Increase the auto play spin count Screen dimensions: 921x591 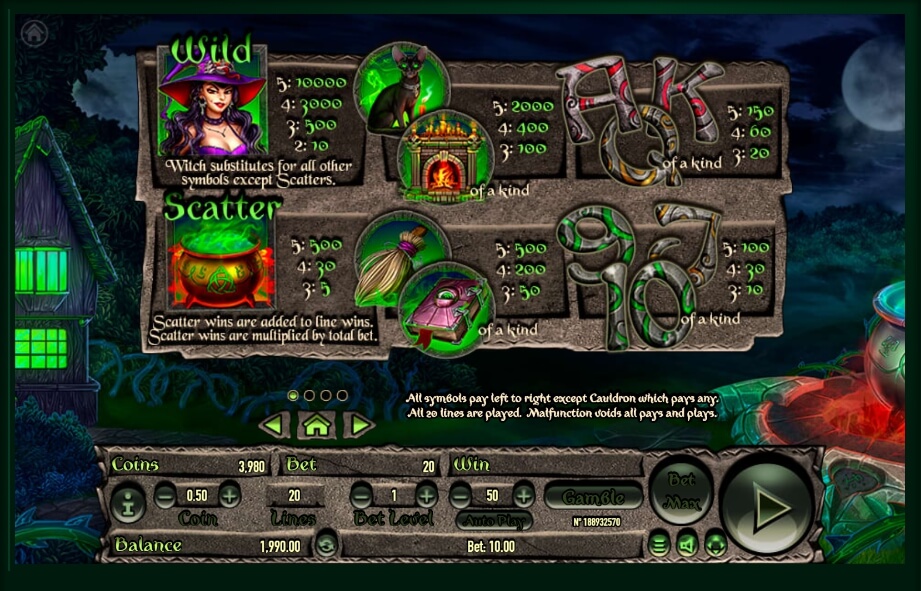coord(523,495)
